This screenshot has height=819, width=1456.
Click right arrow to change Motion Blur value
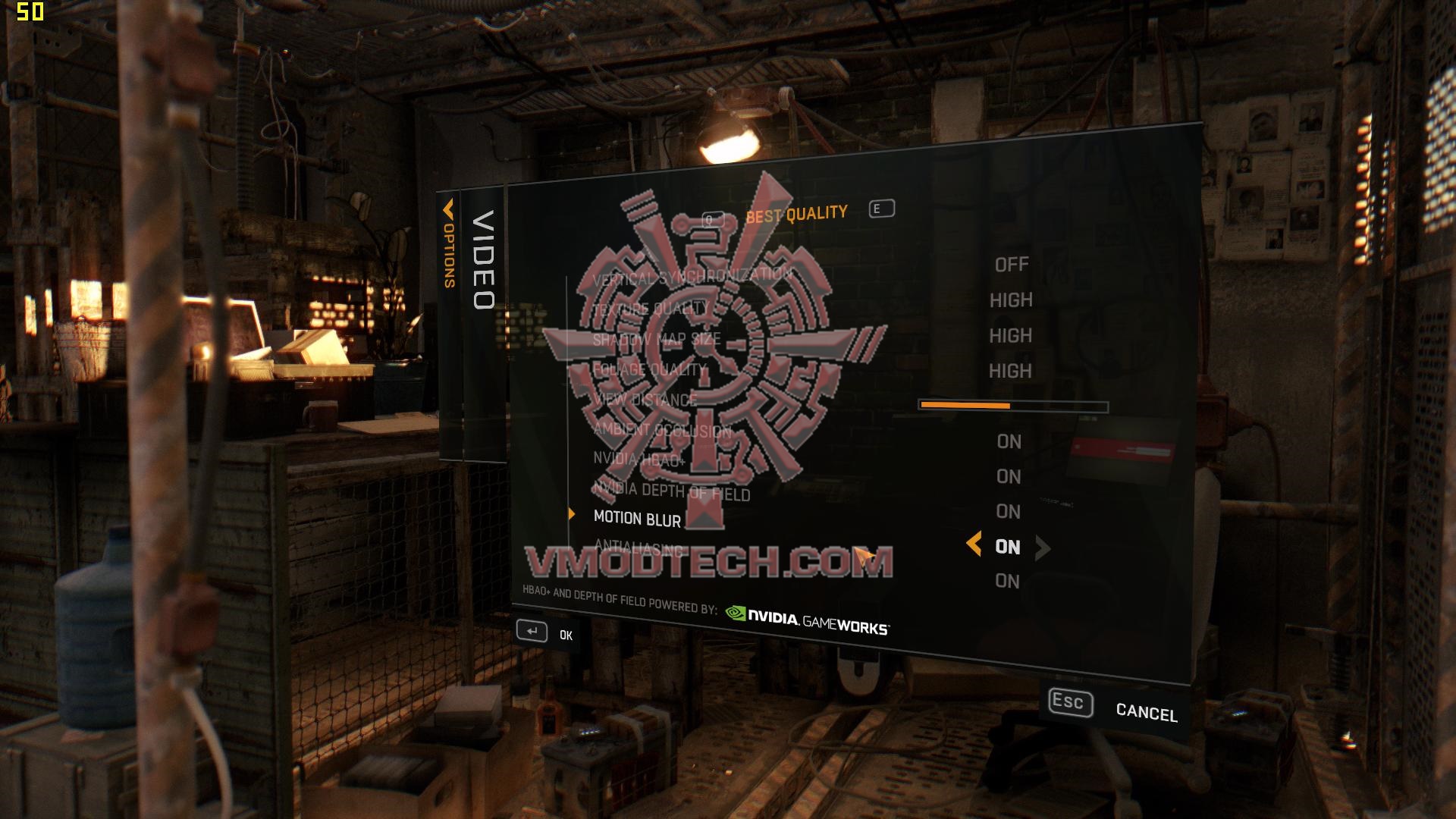pos(1043,546)
